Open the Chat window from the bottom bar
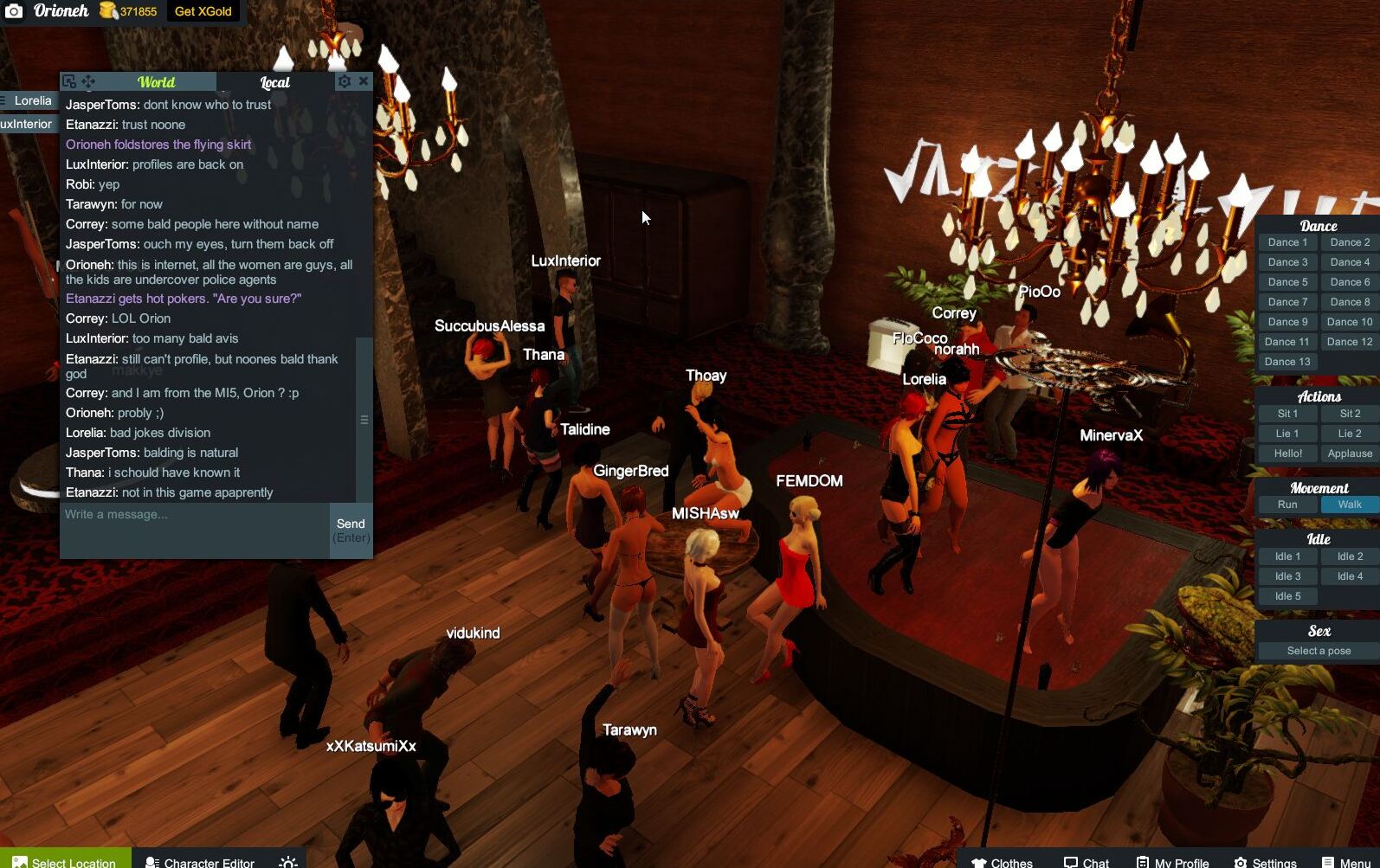 pyautogui.click(x=1085, y=862)
